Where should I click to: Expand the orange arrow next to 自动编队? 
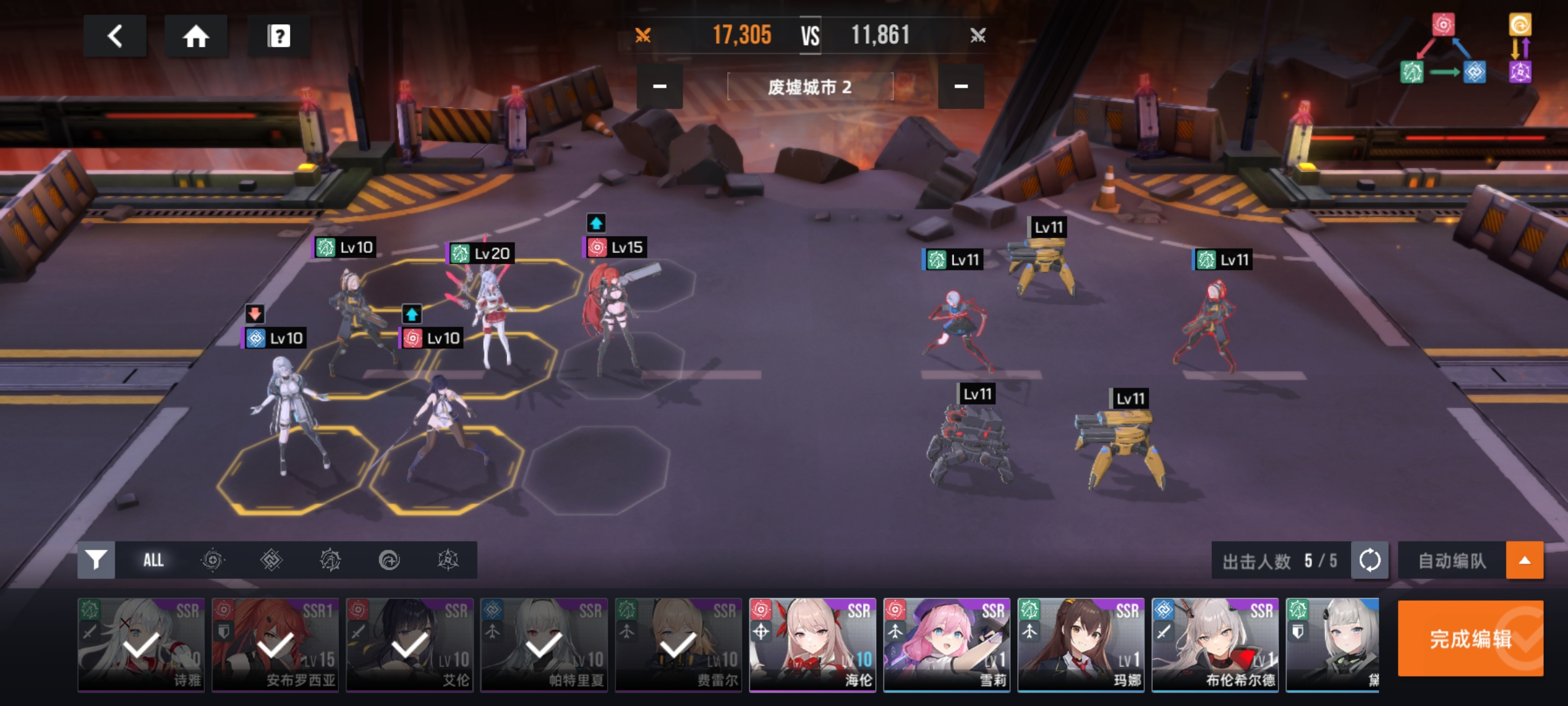(x=1524, y=560)
